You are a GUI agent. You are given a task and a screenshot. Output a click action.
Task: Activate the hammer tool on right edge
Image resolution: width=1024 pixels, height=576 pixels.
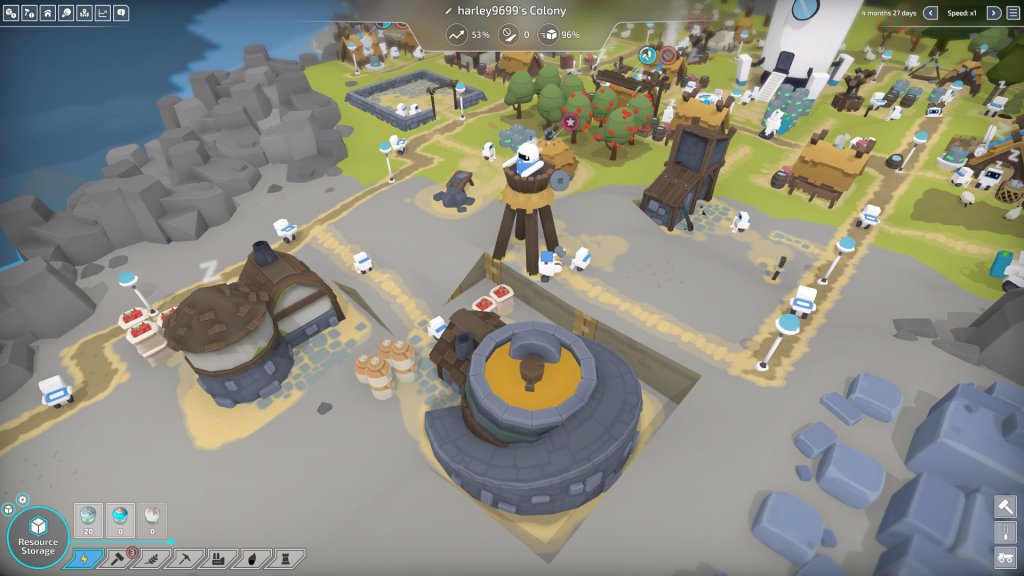point(1005,506)
